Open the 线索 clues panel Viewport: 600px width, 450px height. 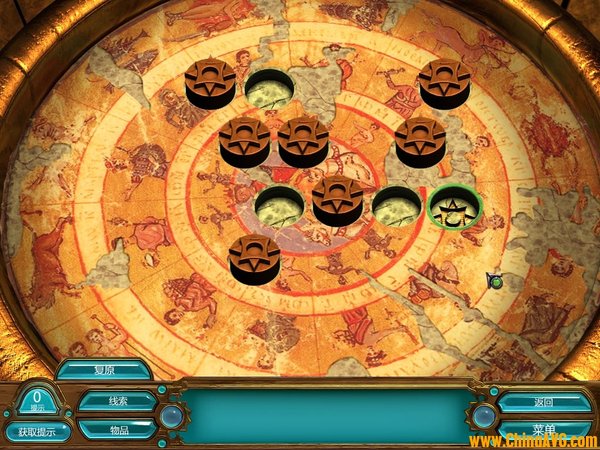click(118, 401)
